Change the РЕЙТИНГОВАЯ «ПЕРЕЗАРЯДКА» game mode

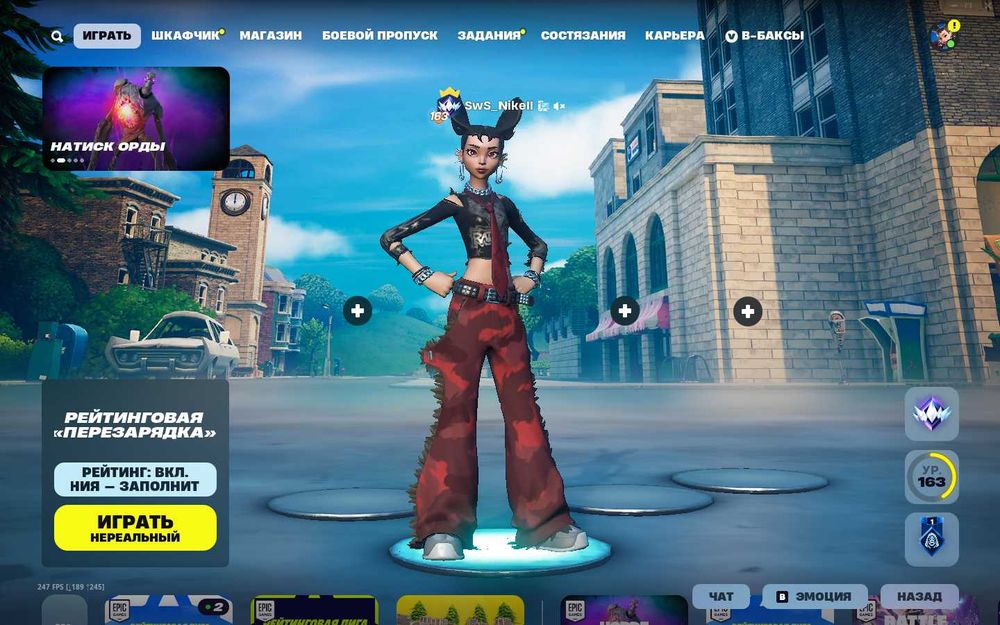134,425
